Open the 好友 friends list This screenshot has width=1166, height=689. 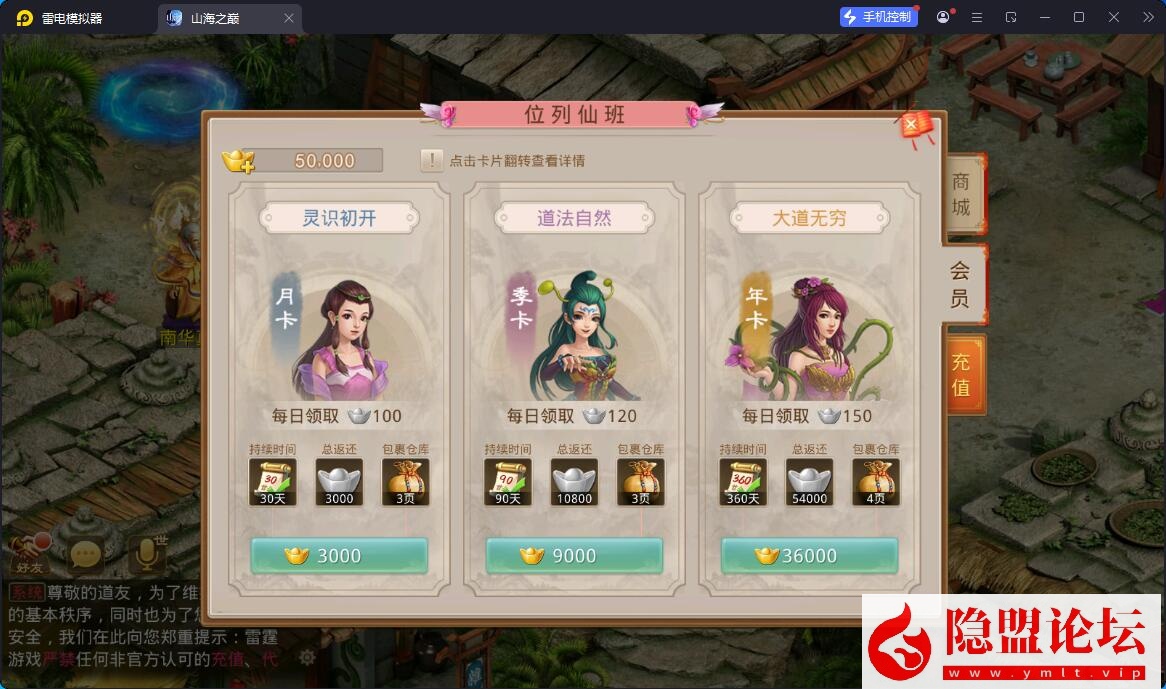click(31, 553)
